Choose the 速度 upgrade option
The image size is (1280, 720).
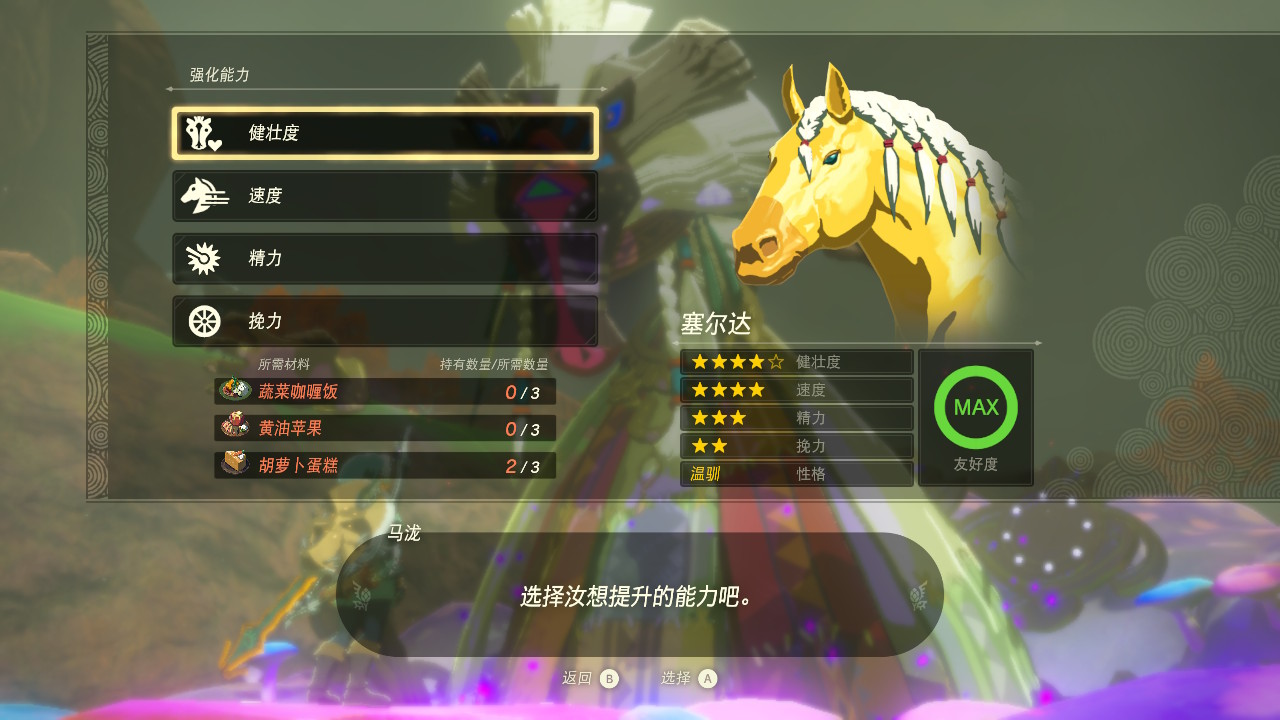click(x=385, y=196)
